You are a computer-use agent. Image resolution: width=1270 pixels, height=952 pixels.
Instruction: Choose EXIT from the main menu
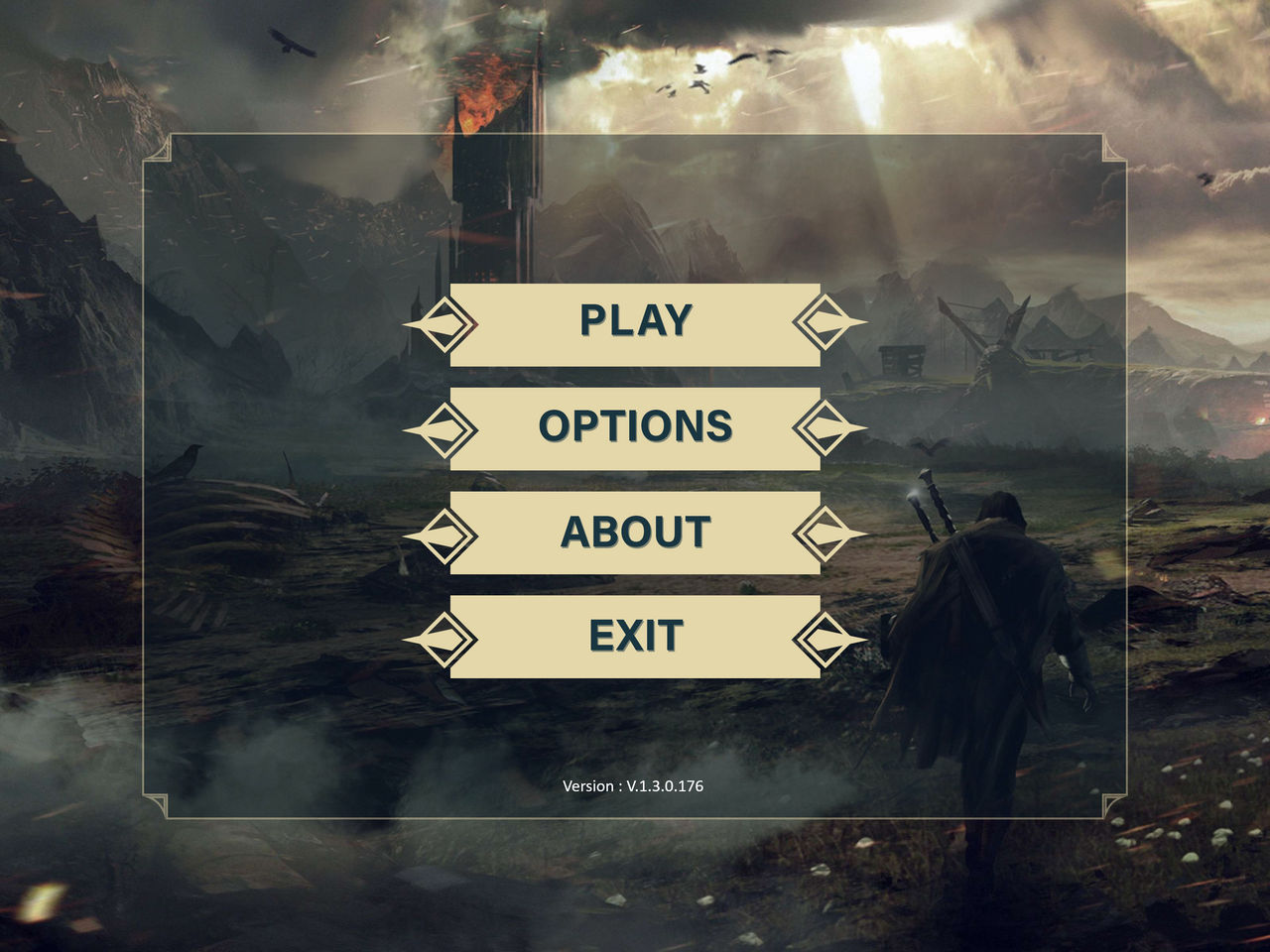635,638
